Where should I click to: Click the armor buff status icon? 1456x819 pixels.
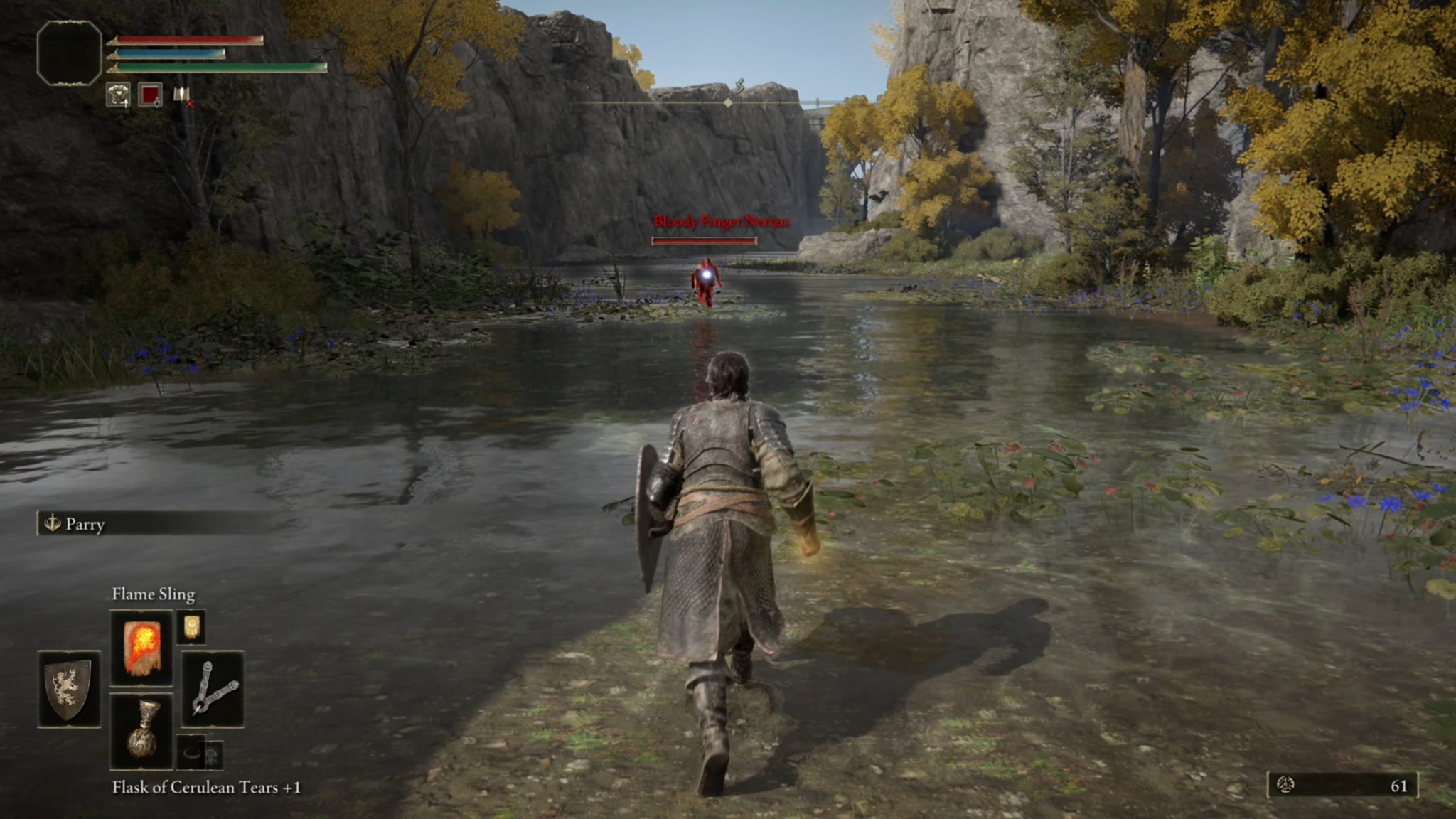click(x=118, y=95)
